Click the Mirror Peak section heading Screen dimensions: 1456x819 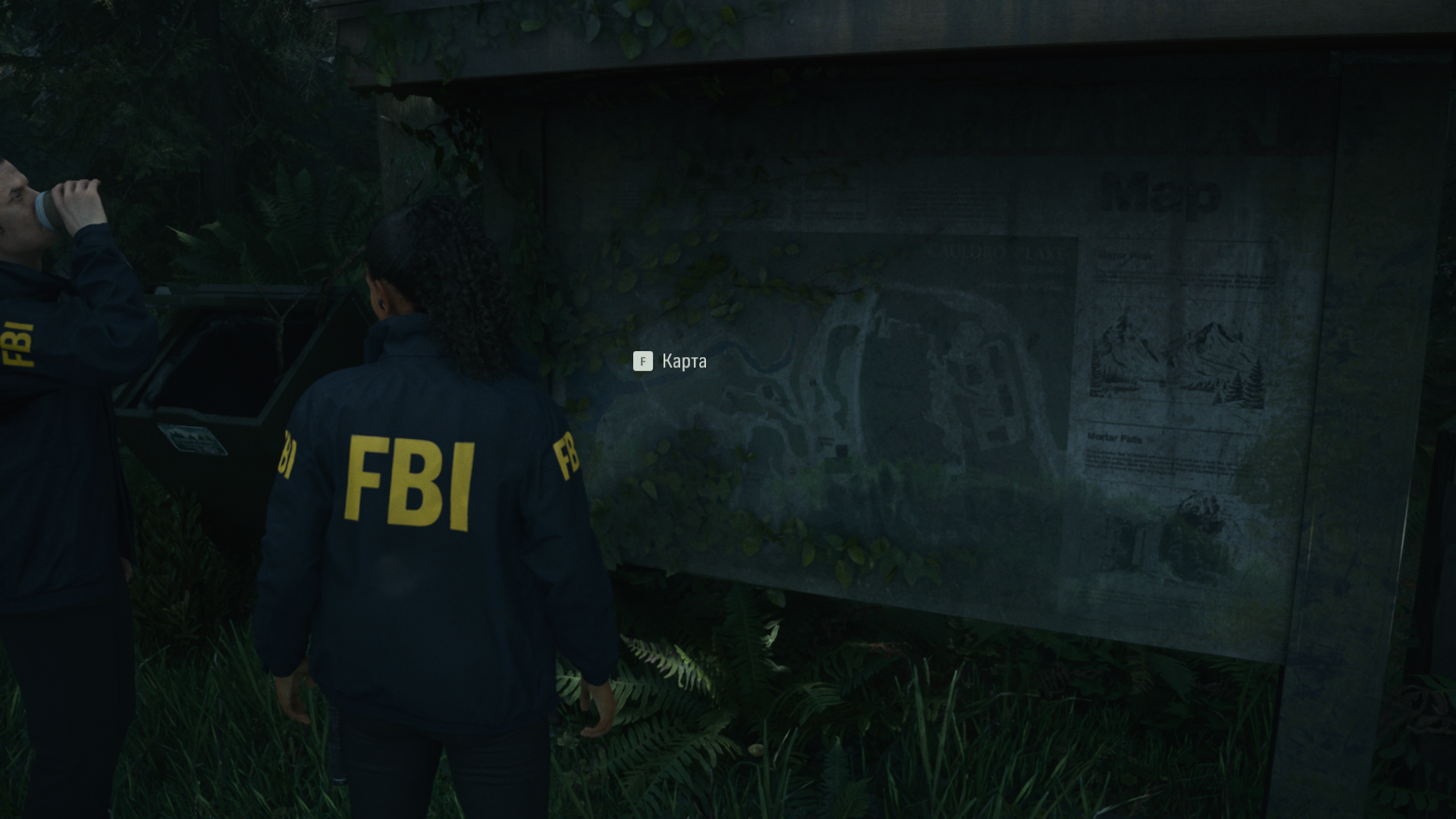click(1125, 256)
